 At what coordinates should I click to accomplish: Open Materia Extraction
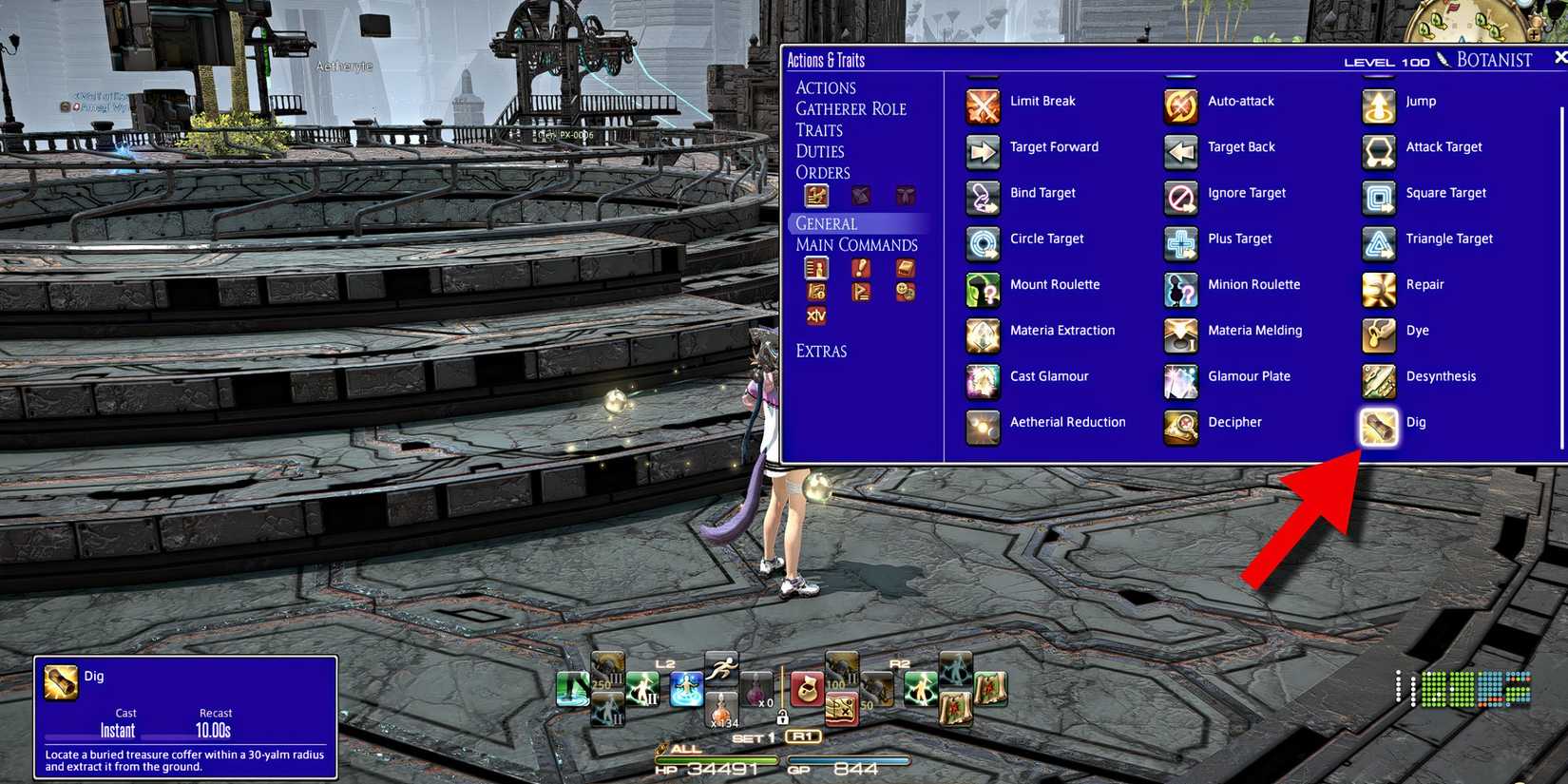[982, 335]
